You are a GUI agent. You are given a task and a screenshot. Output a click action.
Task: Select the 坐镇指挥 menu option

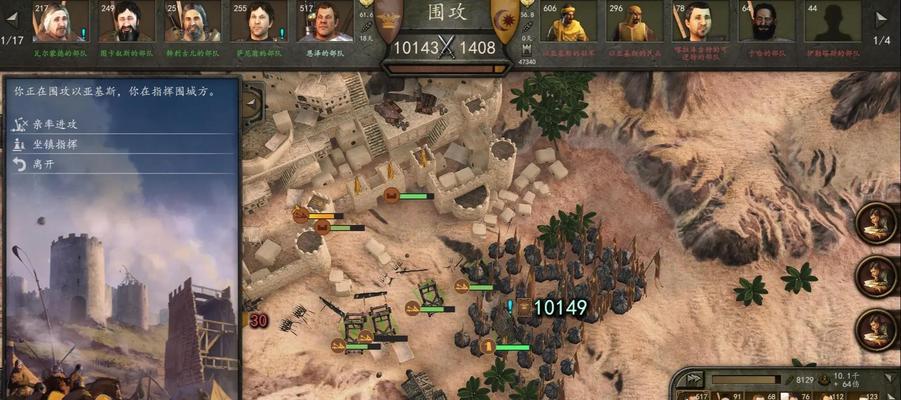tap(56, 144)
